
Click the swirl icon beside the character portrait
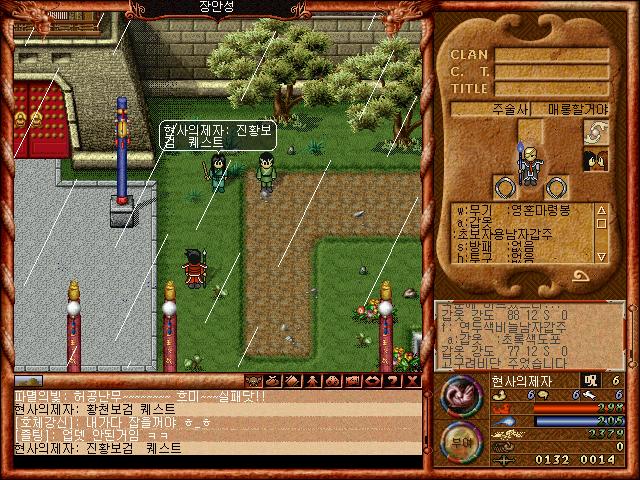[x=596, y=133]
